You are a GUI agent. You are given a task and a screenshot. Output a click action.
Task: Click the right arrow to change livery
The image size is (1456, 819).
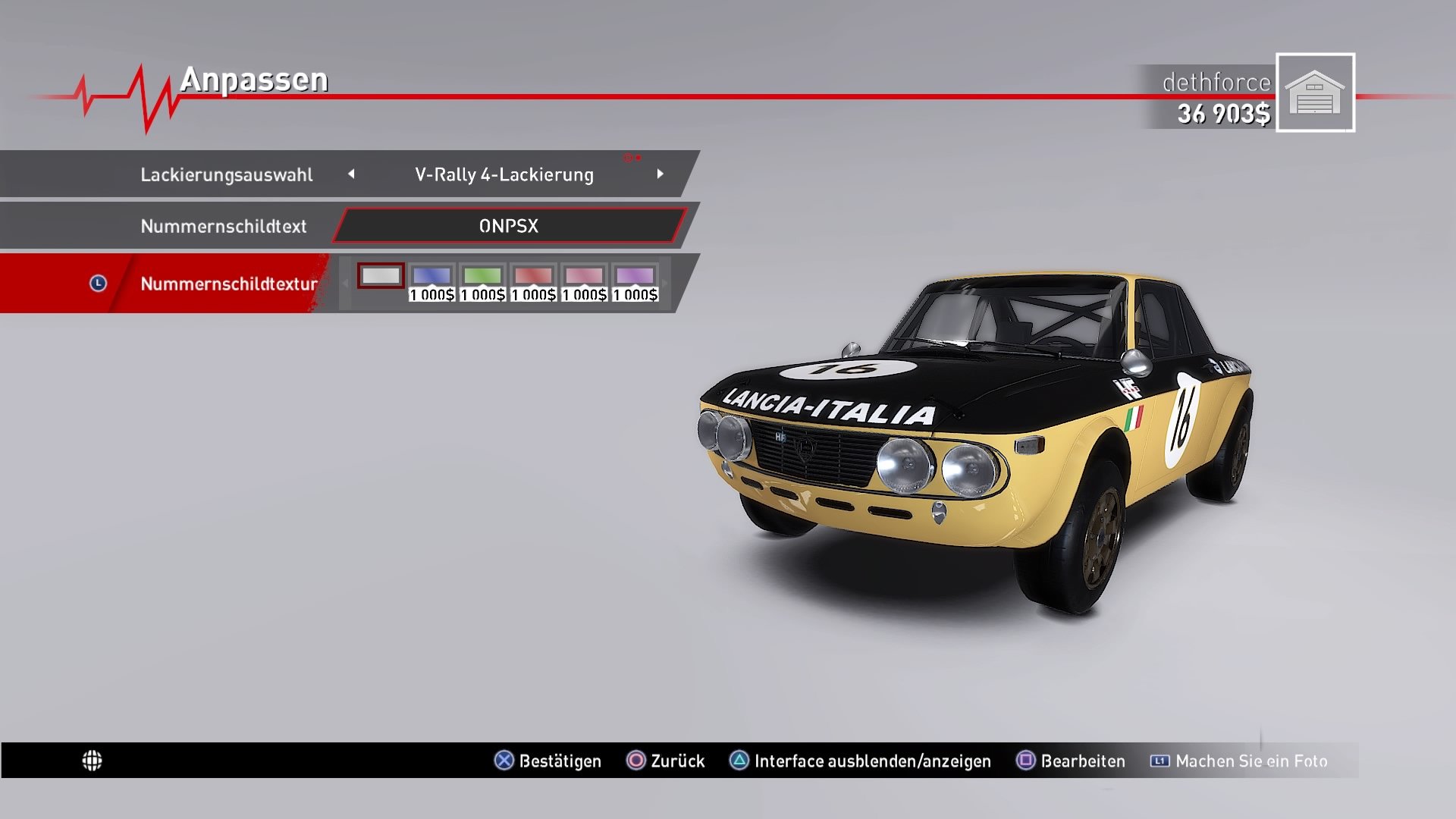click(661, 174)
